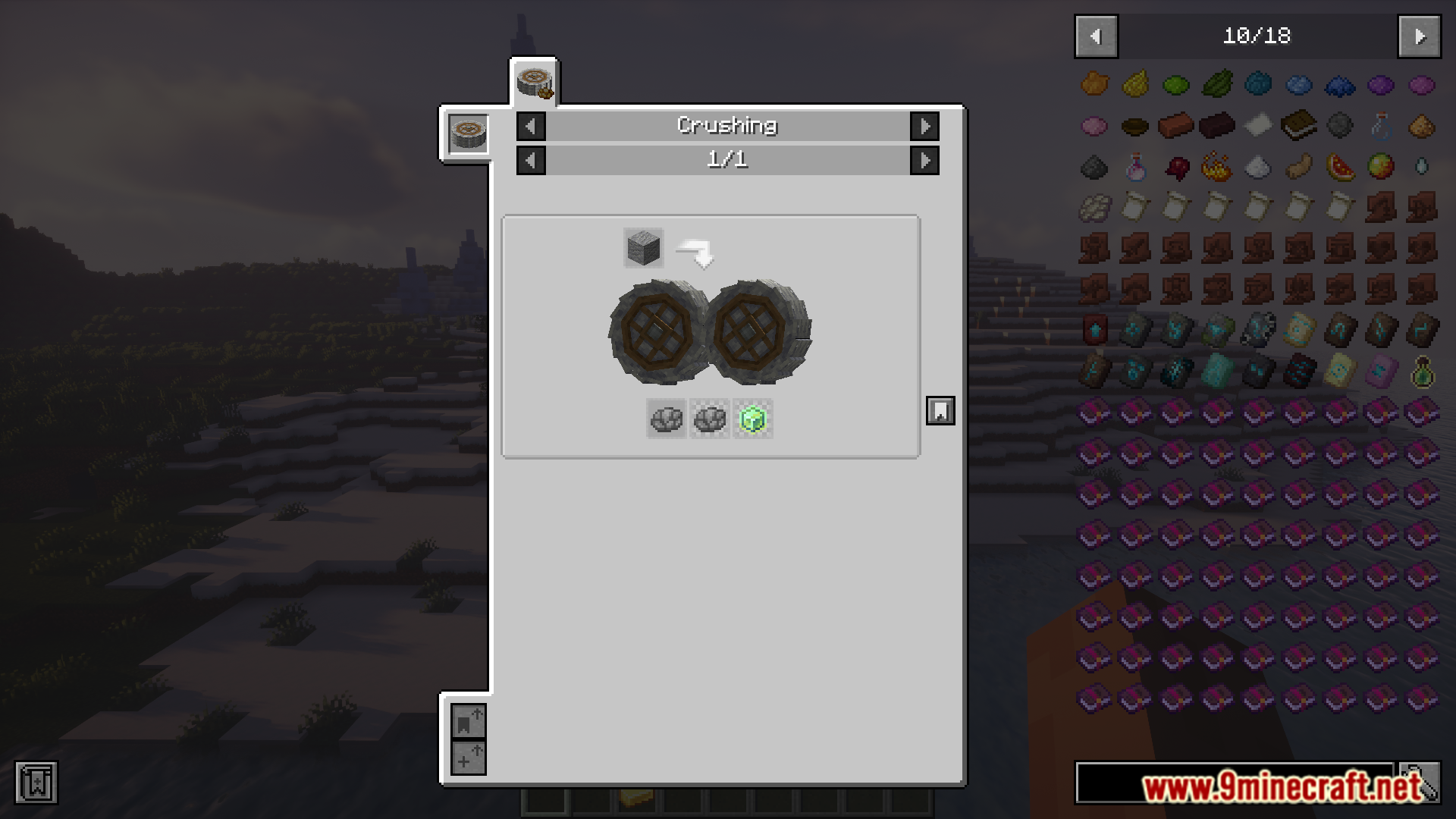Pick the melon slice from the list
The height and width of the screenshot is (819, 1456).
point(1340,167)
